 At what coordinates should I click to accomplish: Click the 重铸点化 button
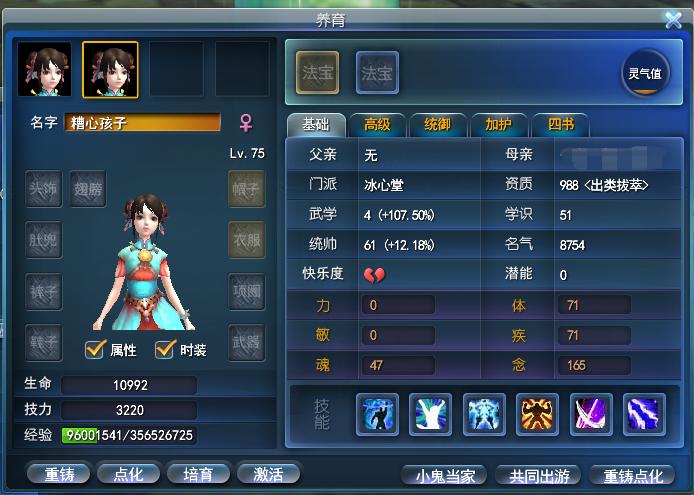(x=634, y=475)
